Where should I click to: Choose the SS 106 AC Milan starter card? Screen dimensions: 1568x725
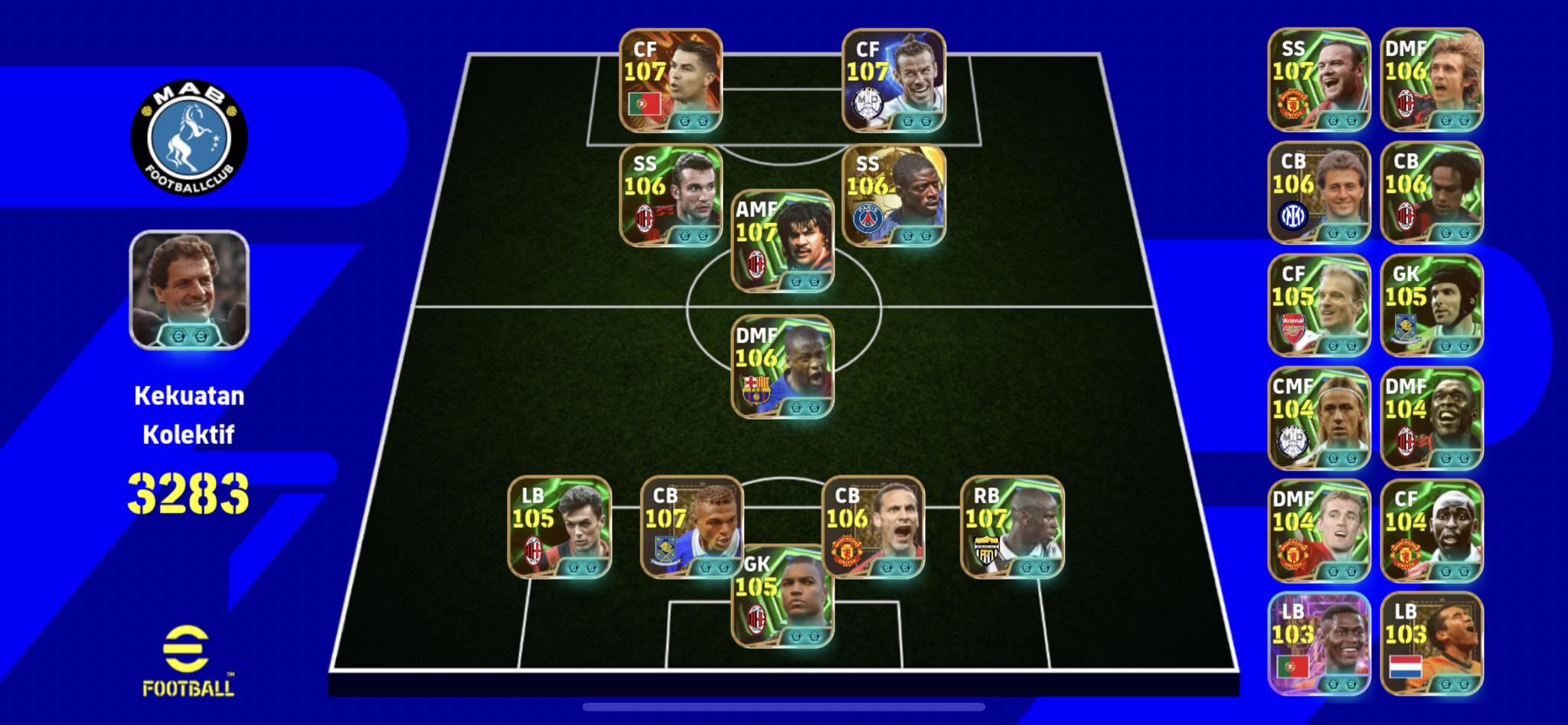coord(670,195)
